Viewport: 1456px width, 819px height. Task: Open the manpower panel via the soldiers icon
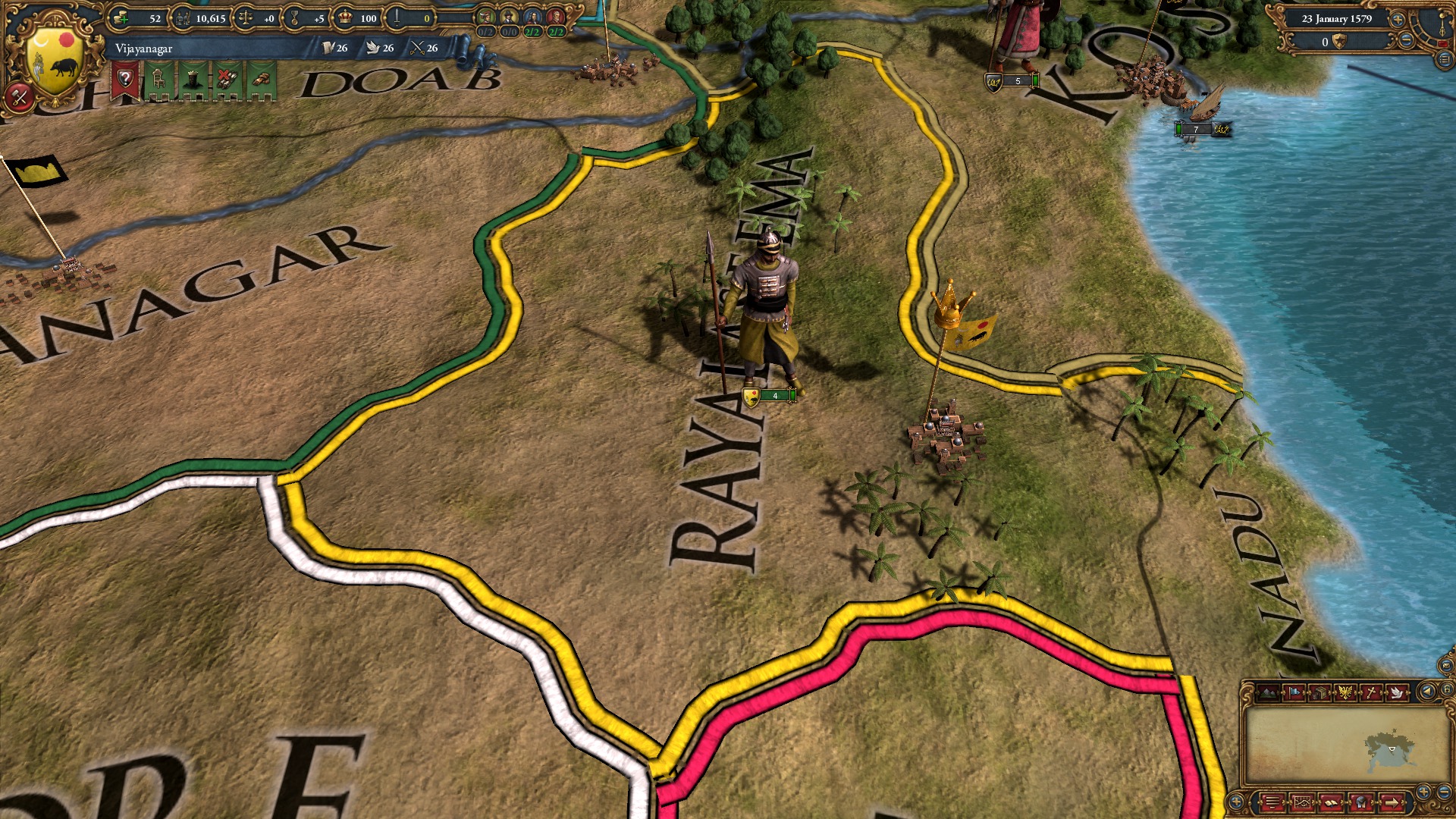(x=184, y=17)
